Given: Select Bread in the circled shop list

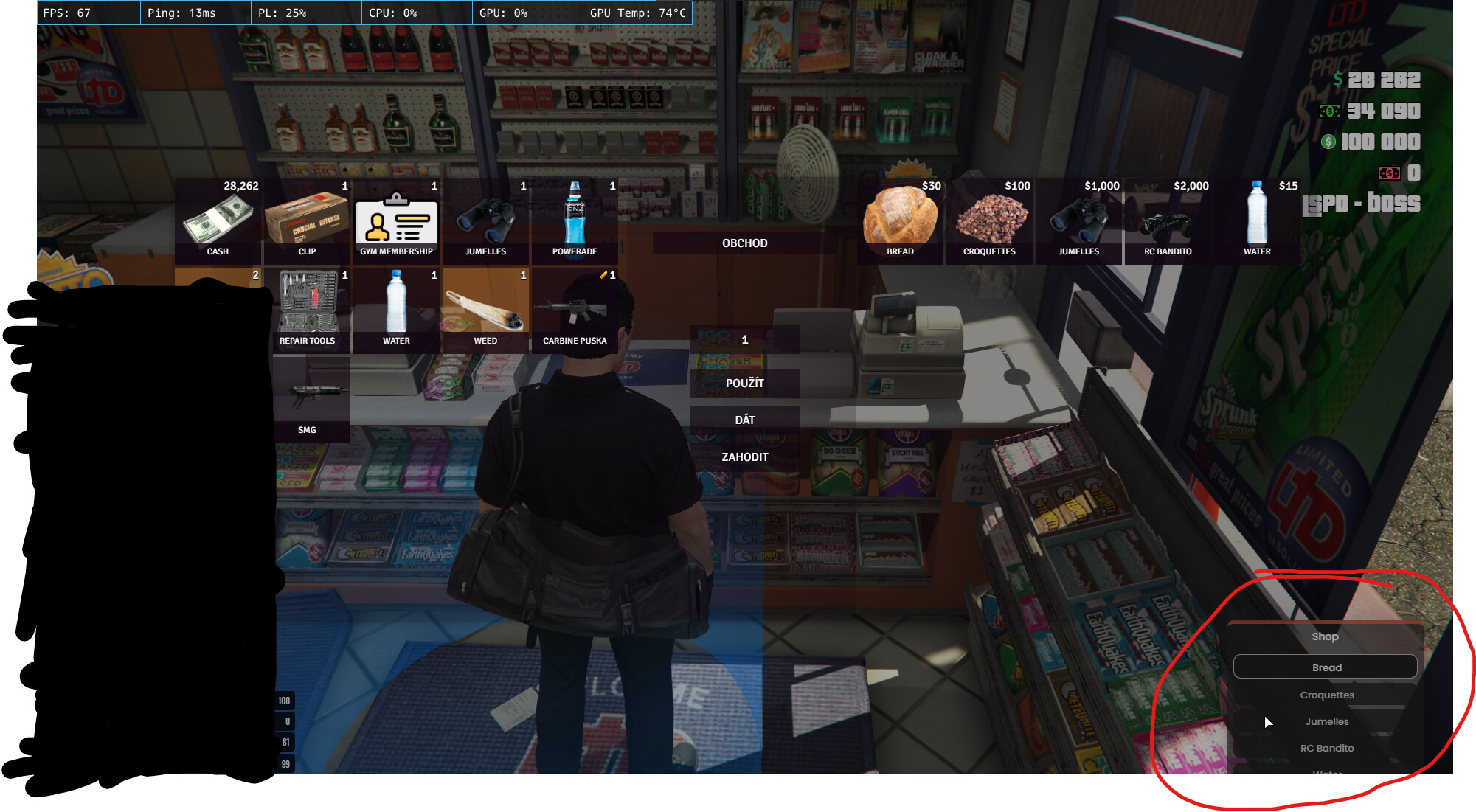Looking at the screenshot, I should coord(1326,667).
